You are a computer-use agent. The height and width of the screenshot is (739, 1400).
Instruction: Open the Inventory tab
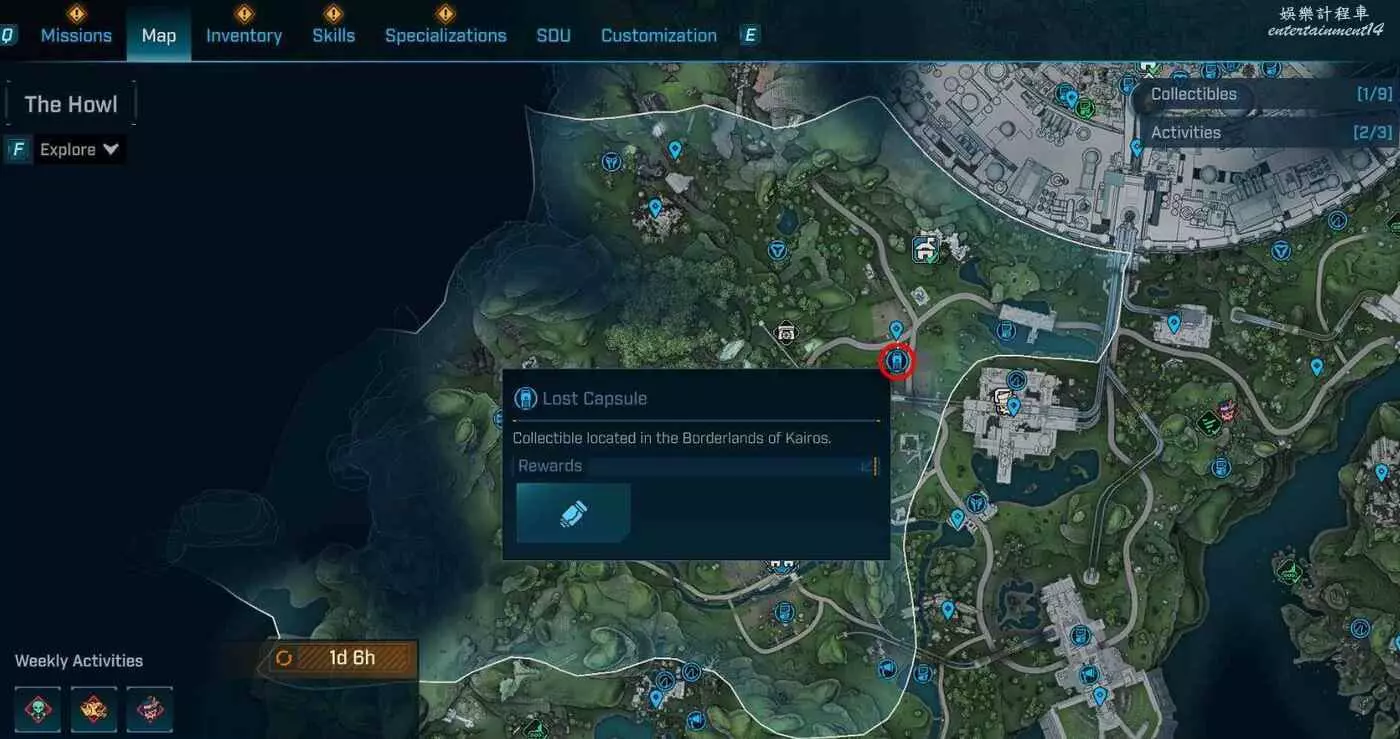pyautogui.click(x=244, y=36)
